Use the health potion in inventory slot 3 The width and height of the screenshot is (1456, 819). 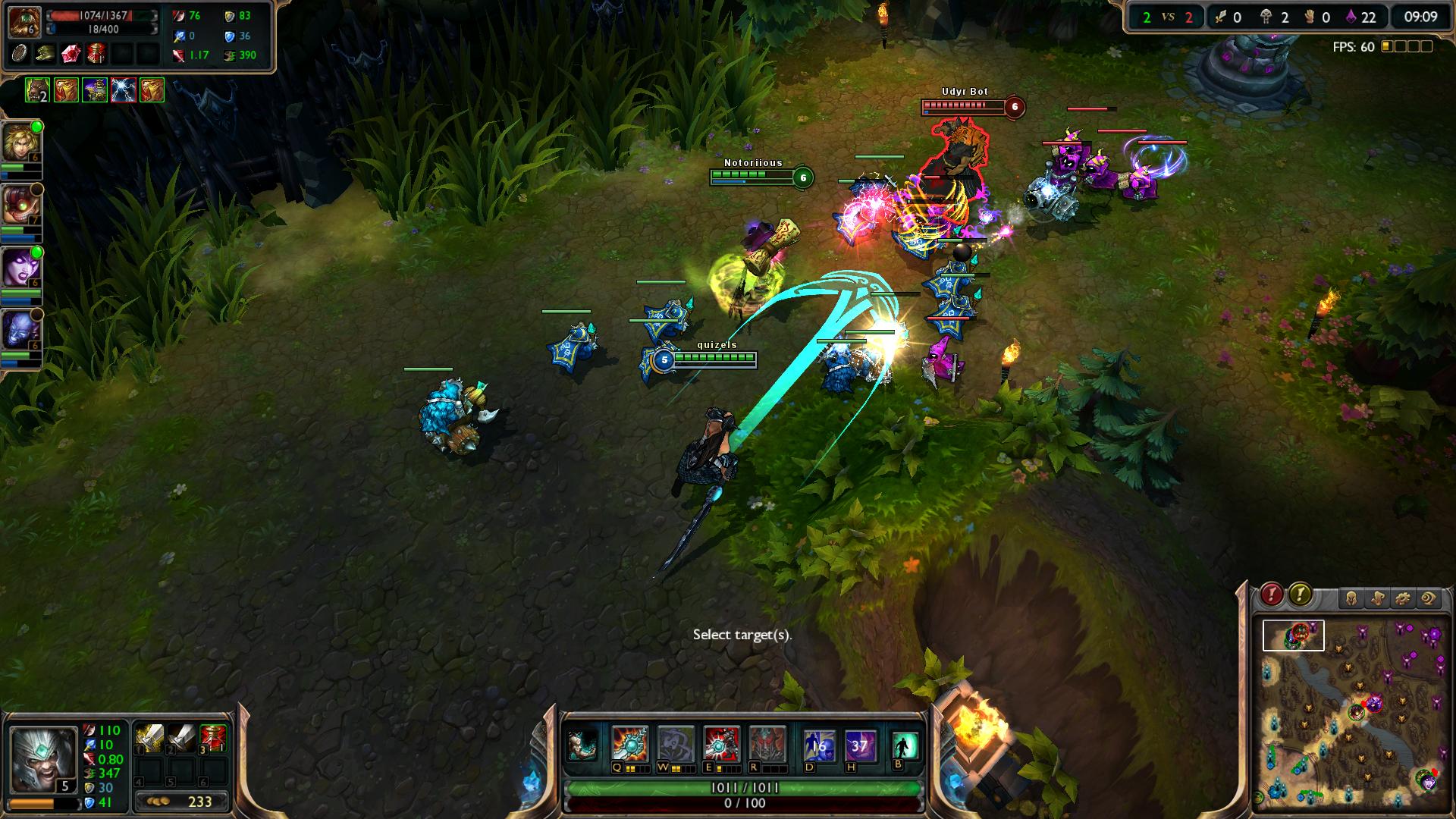tap(213, 737)
